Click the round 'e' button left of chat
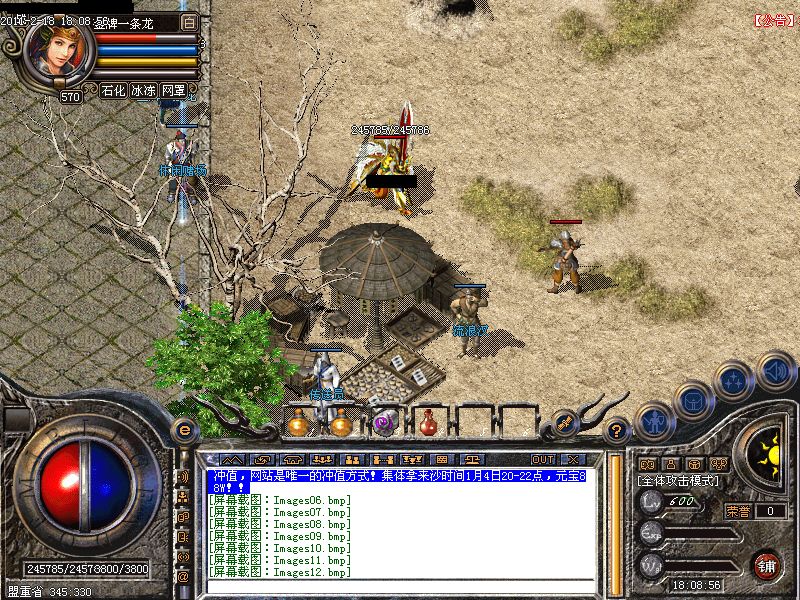 183,430
